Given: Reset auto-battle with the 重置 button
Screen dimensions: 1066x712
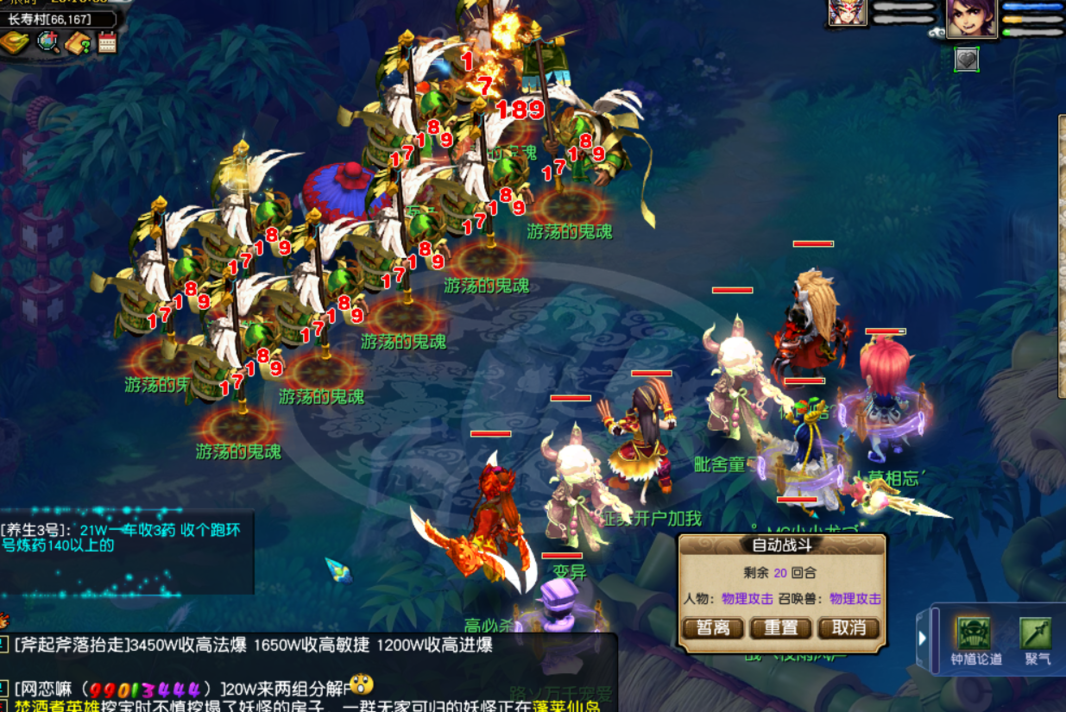Looking at the screenshot, I should 781,628.
